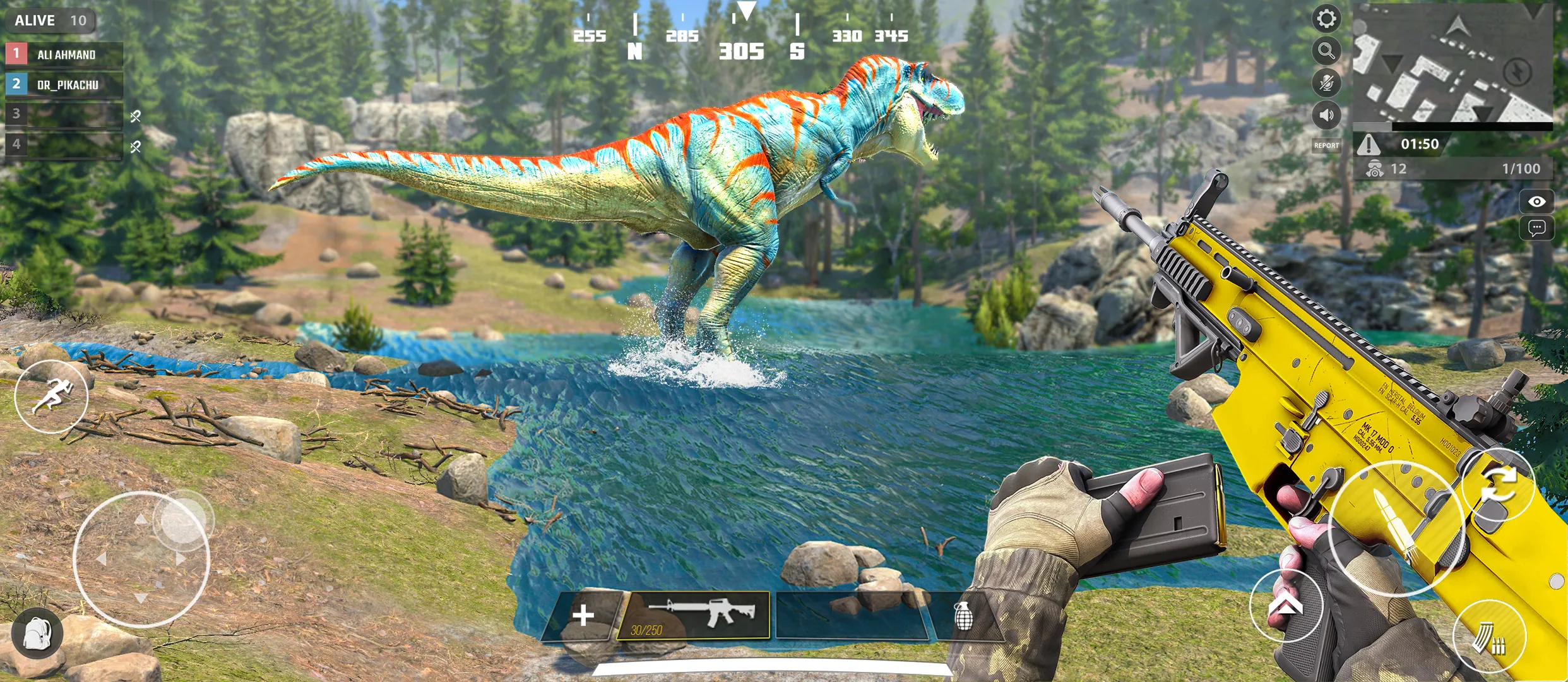Viewport: 1568px width, 682px height.
Task: Fire weapon with the bullet button
Action: click(x=1396, y=529)
